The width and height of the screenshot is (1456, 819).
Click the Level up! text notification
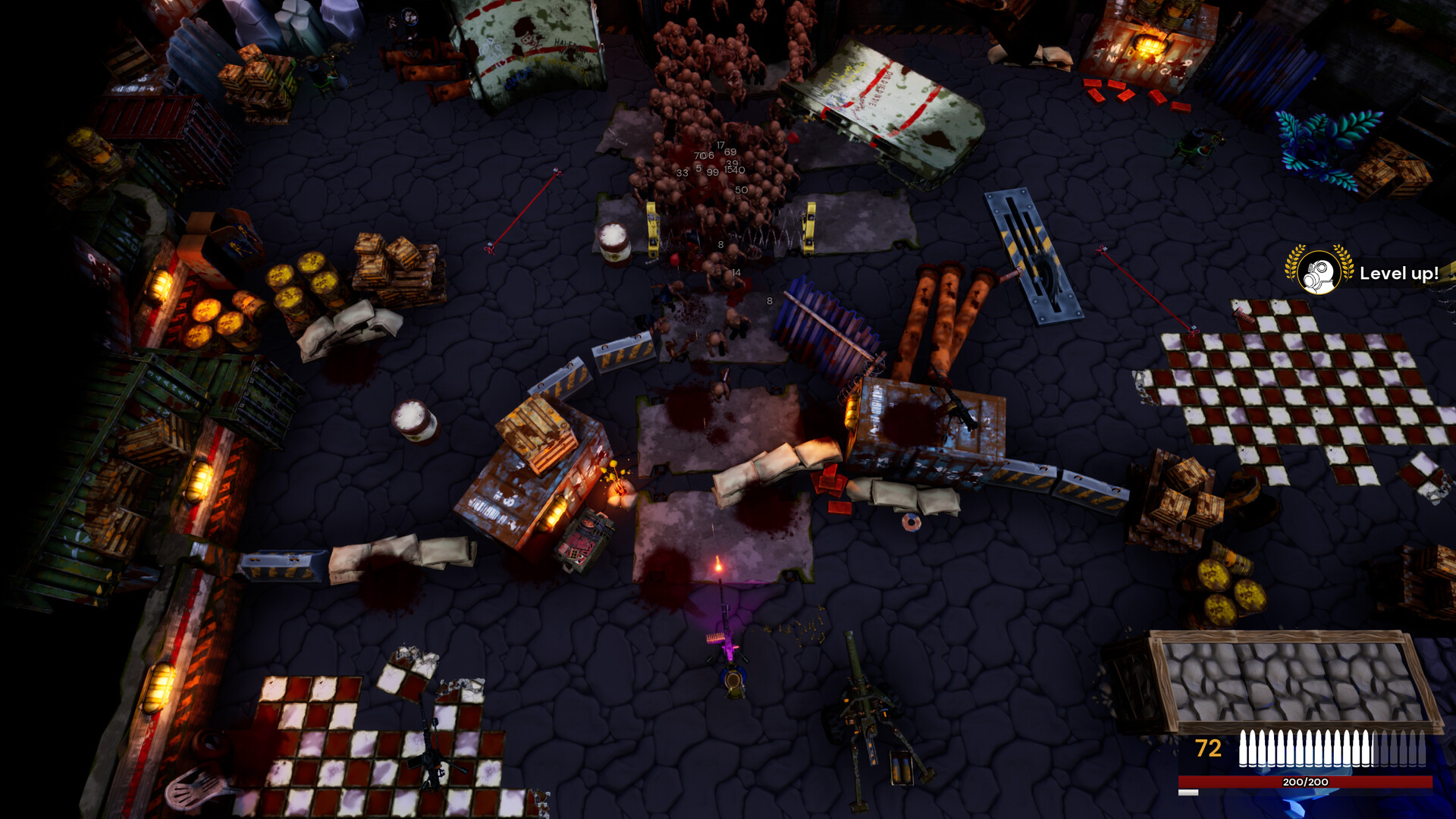tap(1398, 275)
